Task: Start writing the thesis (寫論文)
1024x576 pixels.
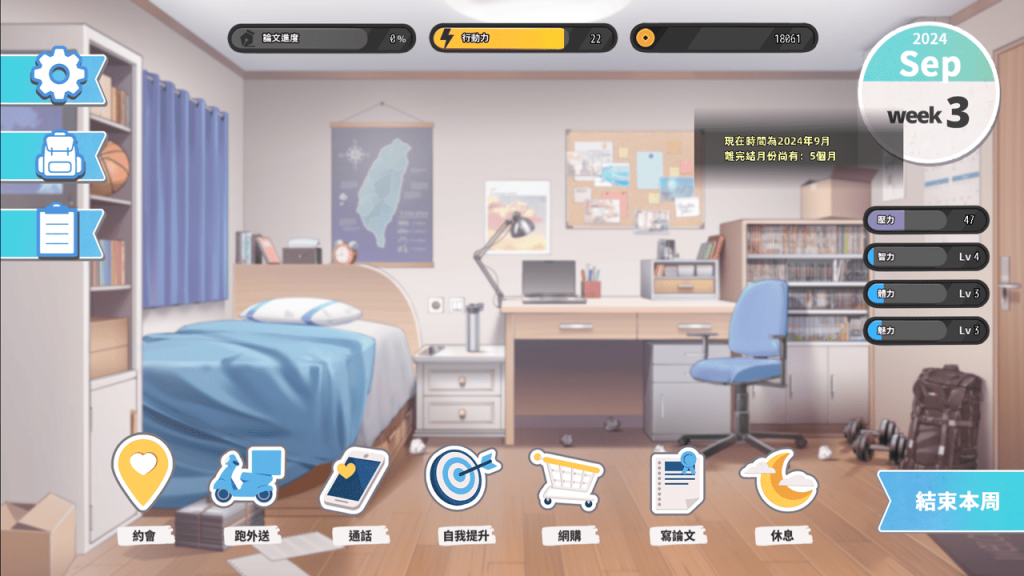Action: coord(677,481)
